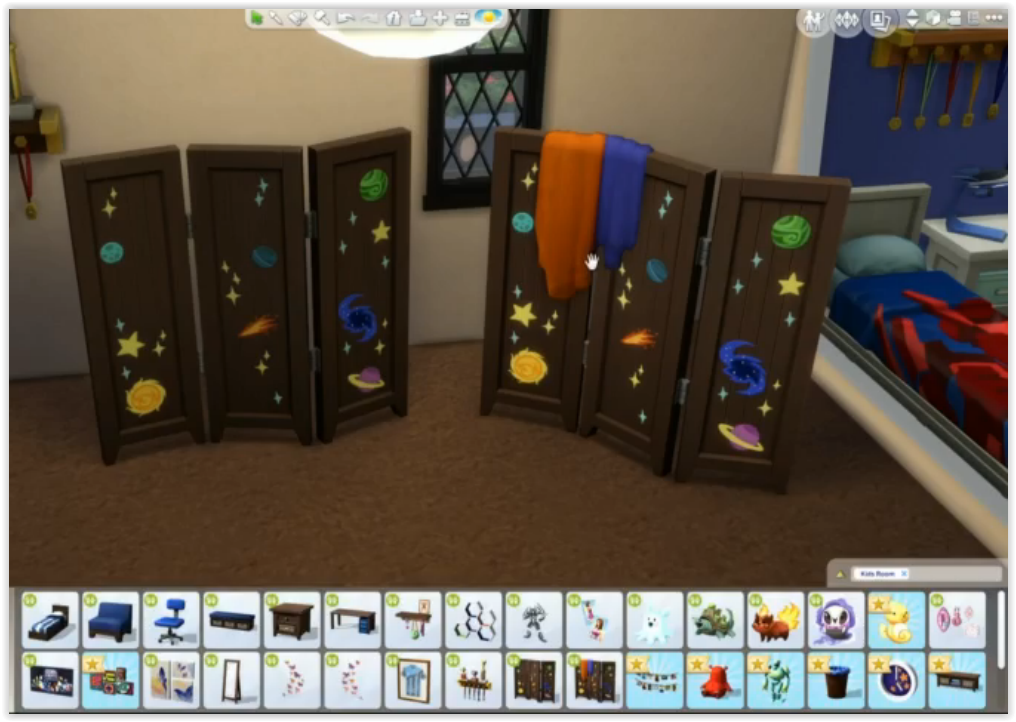Pick the red monster toy thumbnail

pyautogui.click(x=716, y=681)
